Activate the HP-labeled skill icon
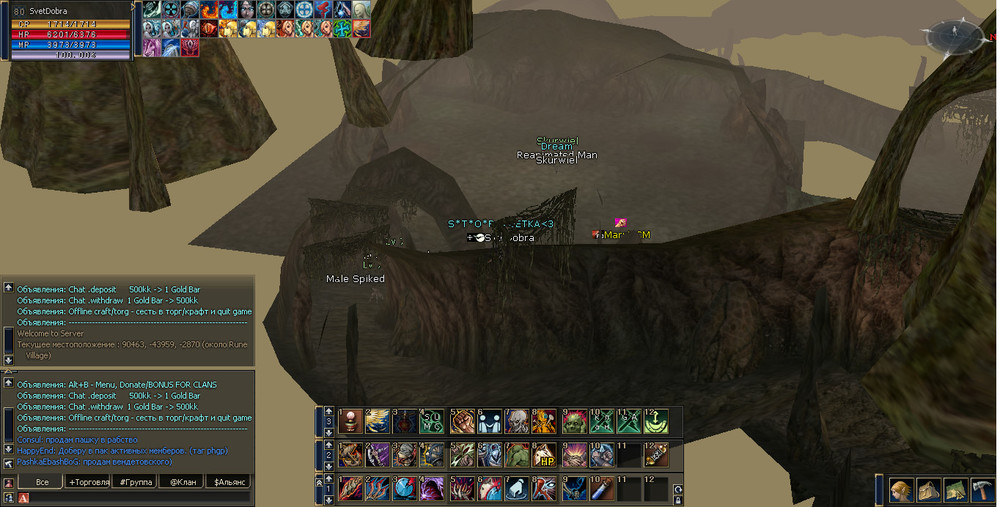Viewport: 1000px width, 507px height. coord(546,455)
